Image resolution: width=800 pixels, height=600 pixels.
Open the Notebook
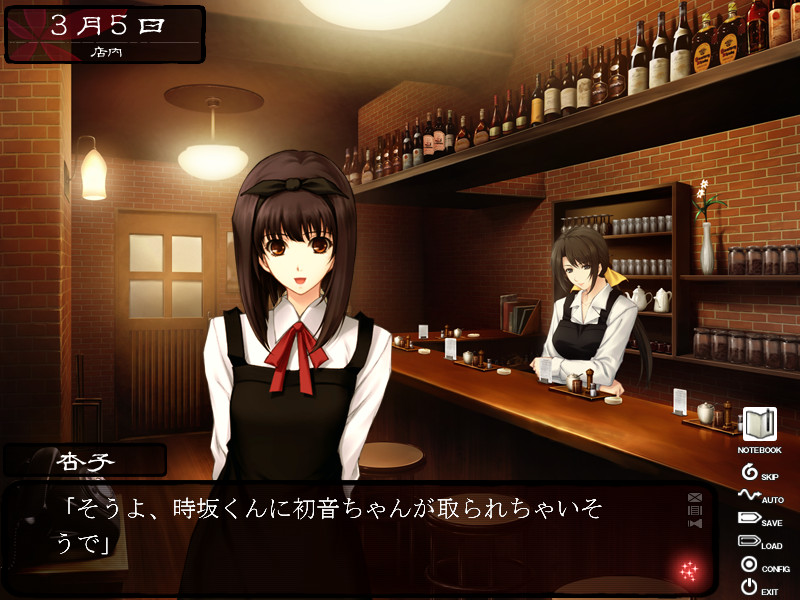(760, 425)
